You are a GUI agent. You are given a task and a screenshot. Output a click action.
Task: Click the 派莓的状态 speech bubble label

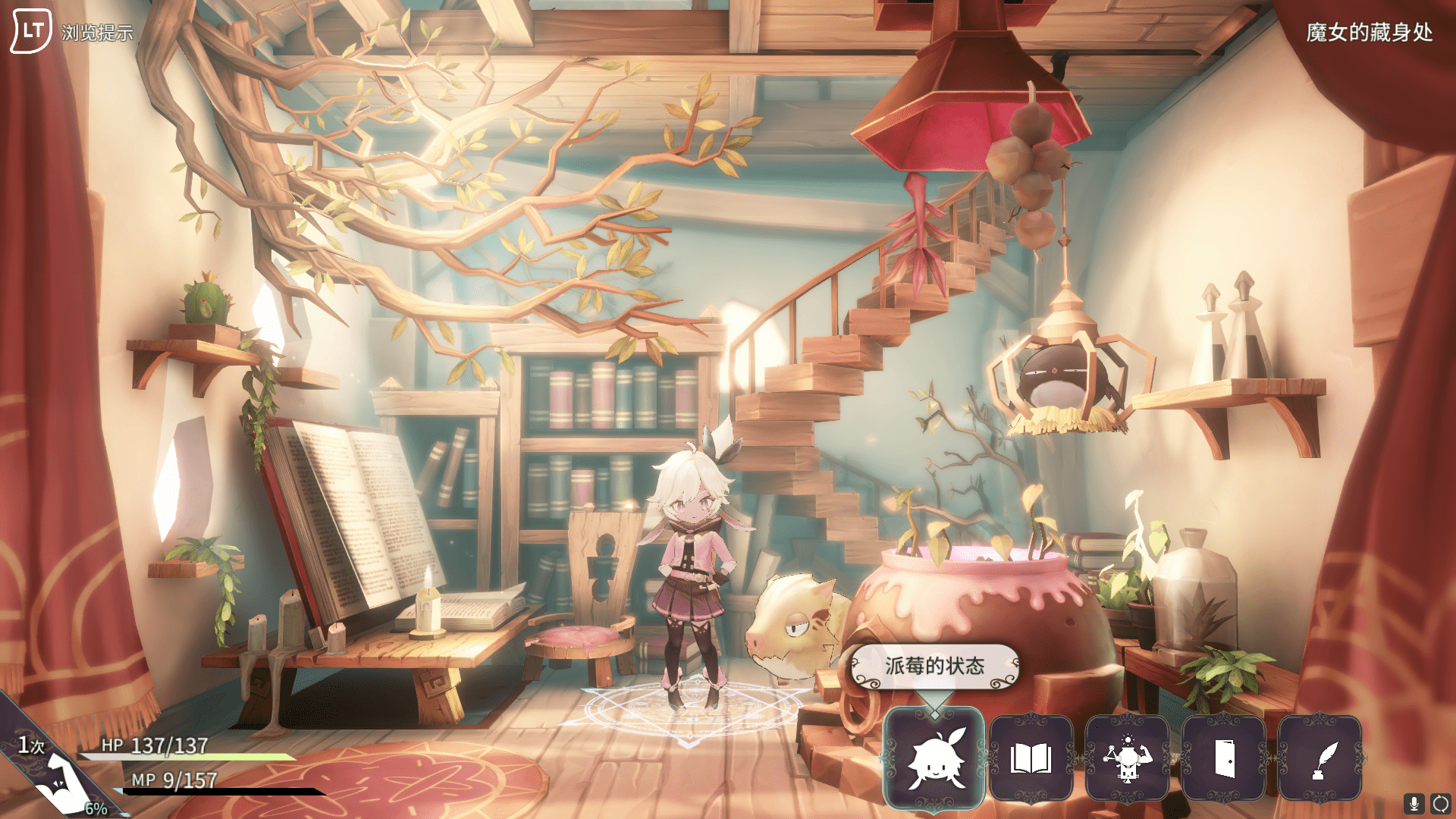(934, 664)
